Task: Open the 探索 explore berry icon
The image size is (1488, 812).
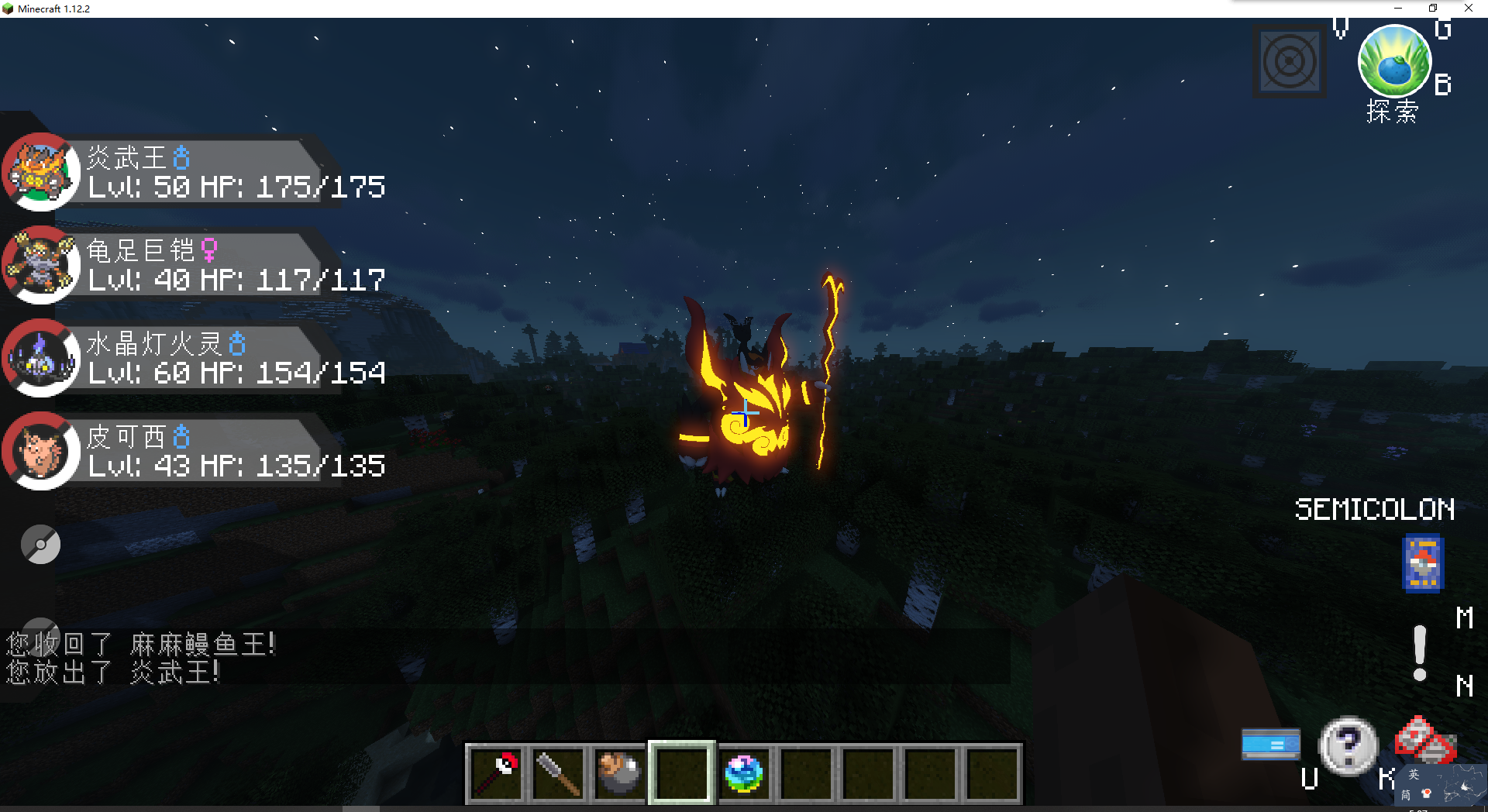Action: point(1394,62)
